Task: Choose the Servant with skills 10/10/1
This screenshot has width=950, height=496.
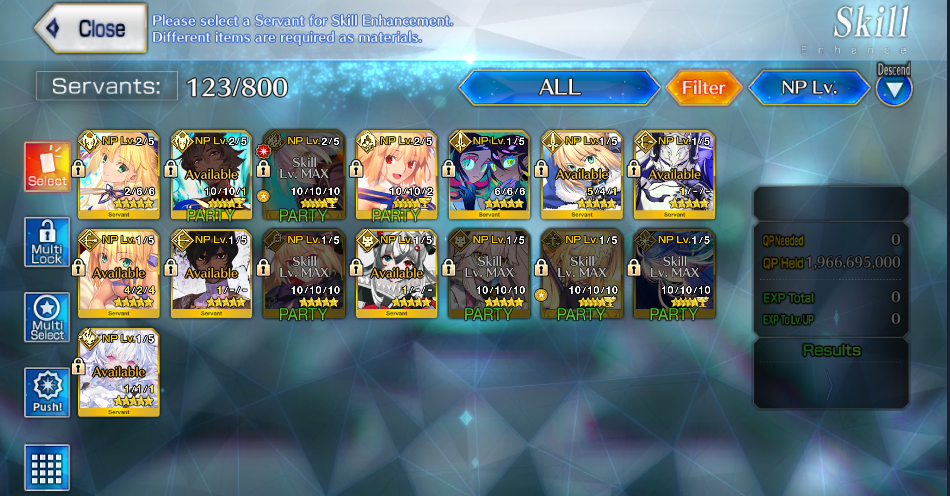Action: coord(211,174)
